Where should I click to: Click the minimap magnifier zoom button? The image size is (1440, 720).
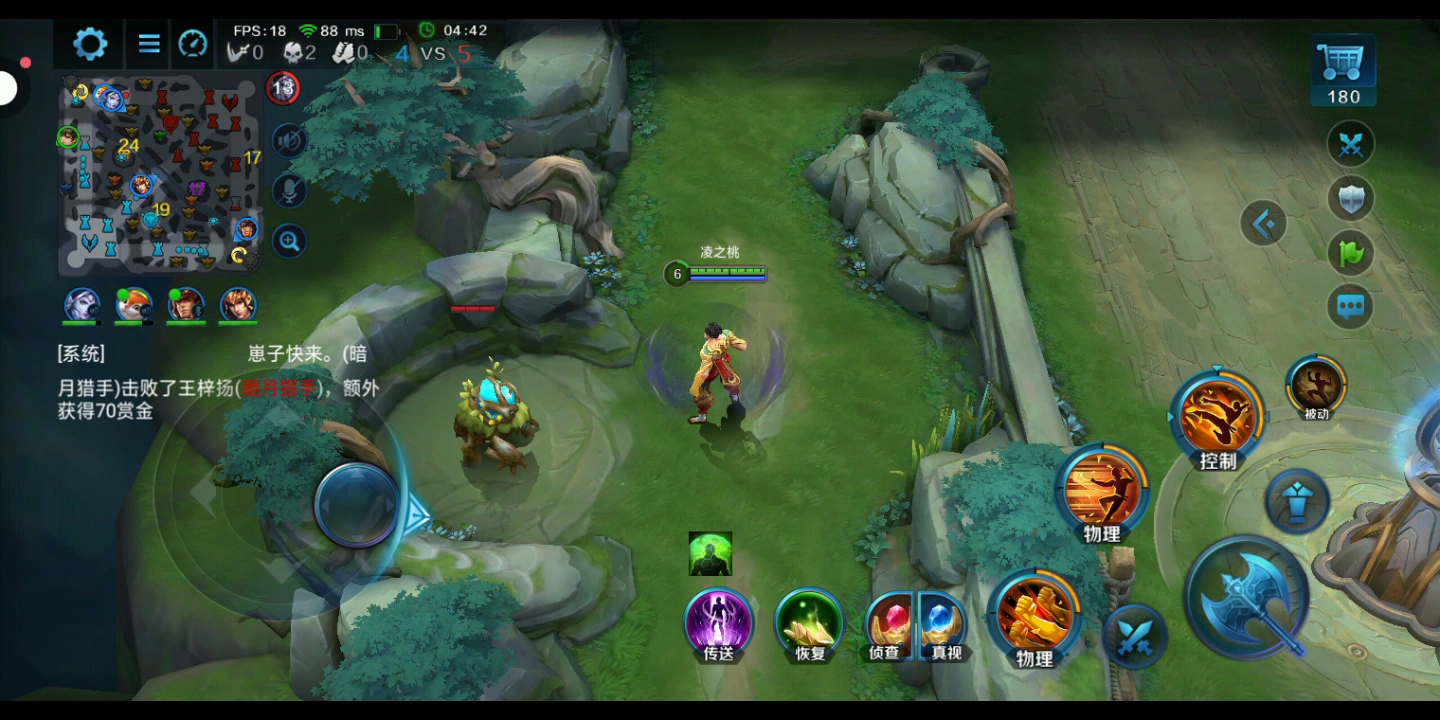[x=289, y=241]
